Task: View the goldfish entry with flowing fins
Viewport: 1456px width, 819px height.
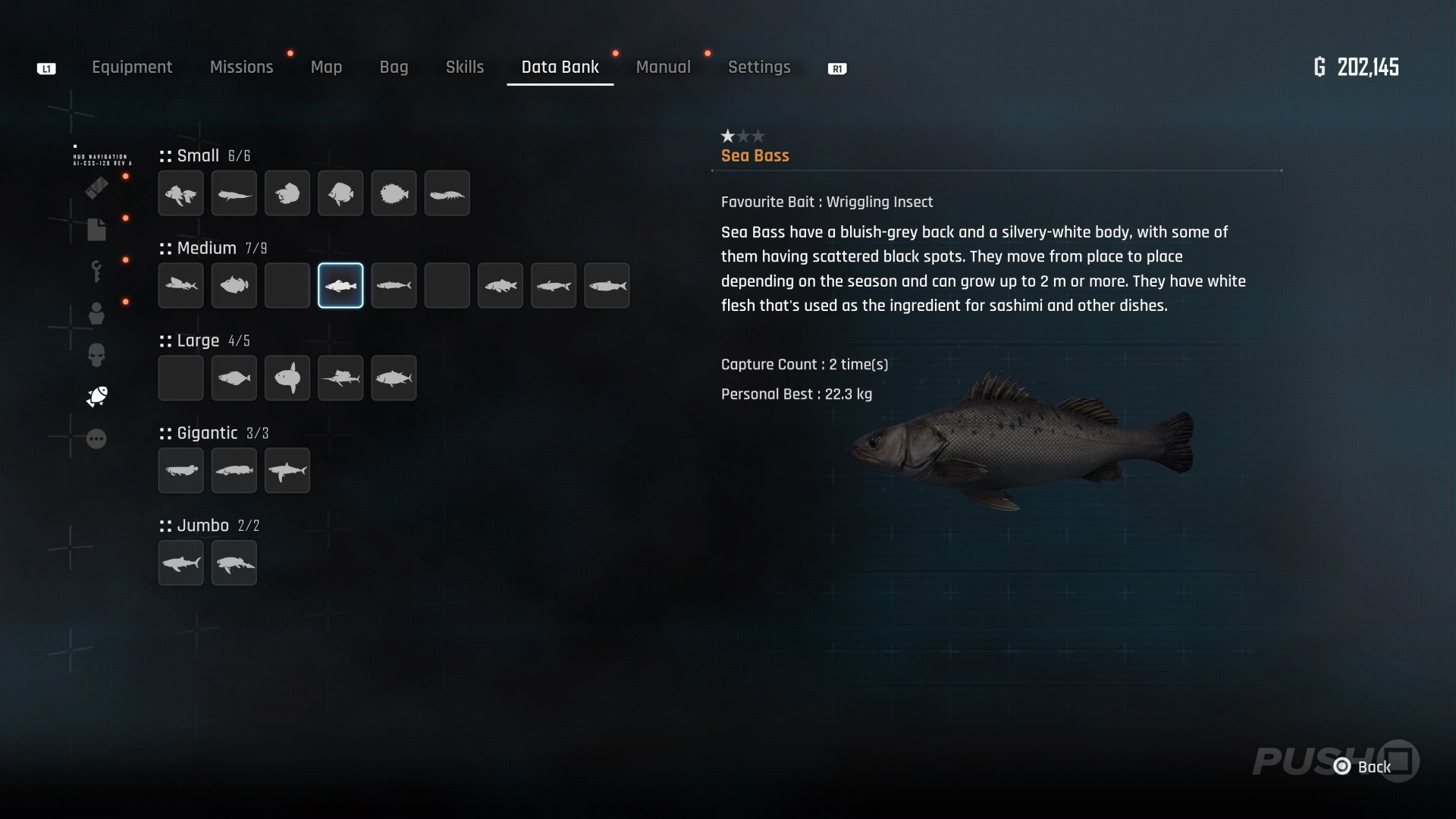Action: (180, 193)
